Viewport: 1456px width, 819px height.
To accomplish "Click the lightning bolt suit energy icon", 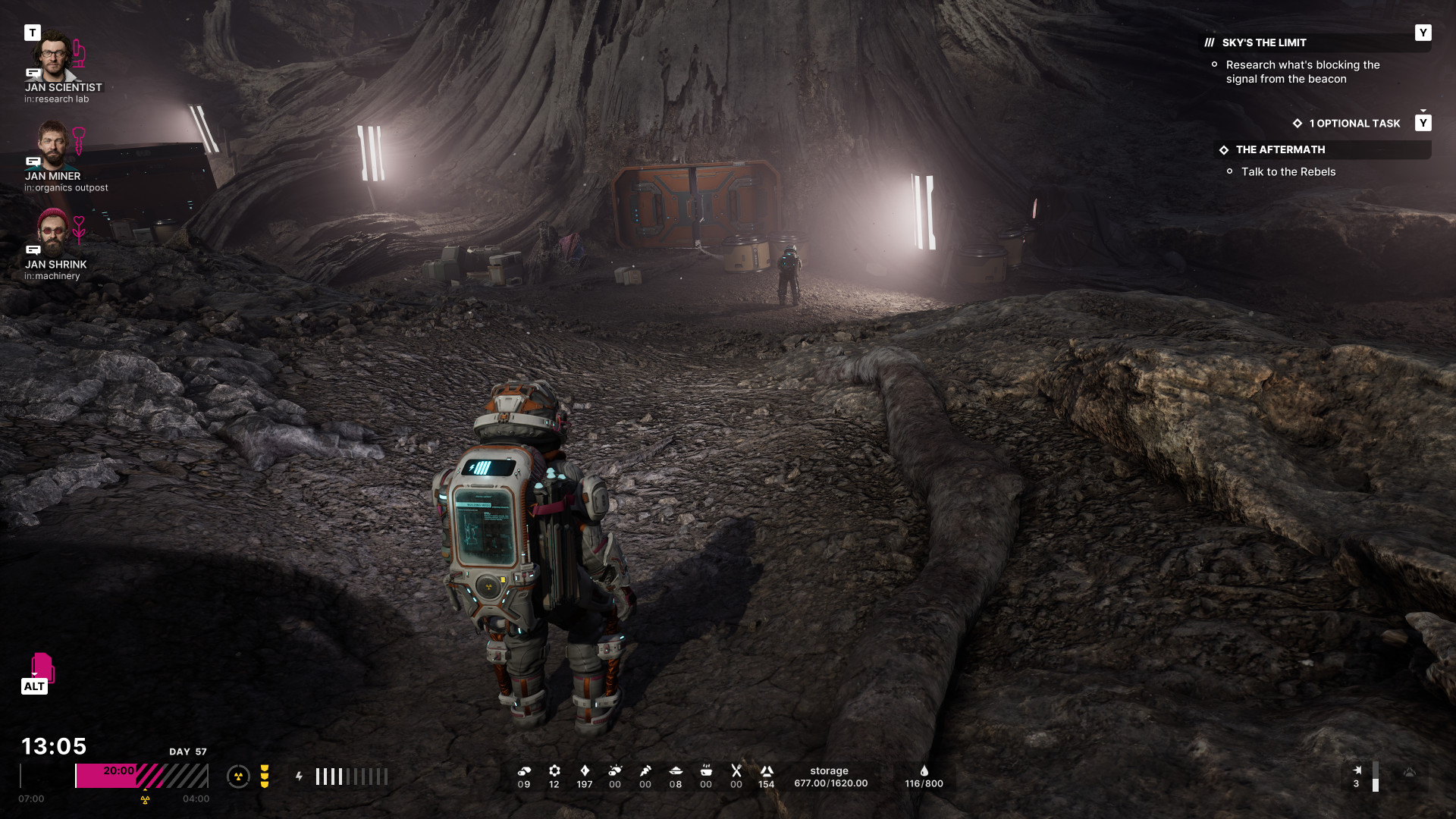I will [x=300, y=776].
